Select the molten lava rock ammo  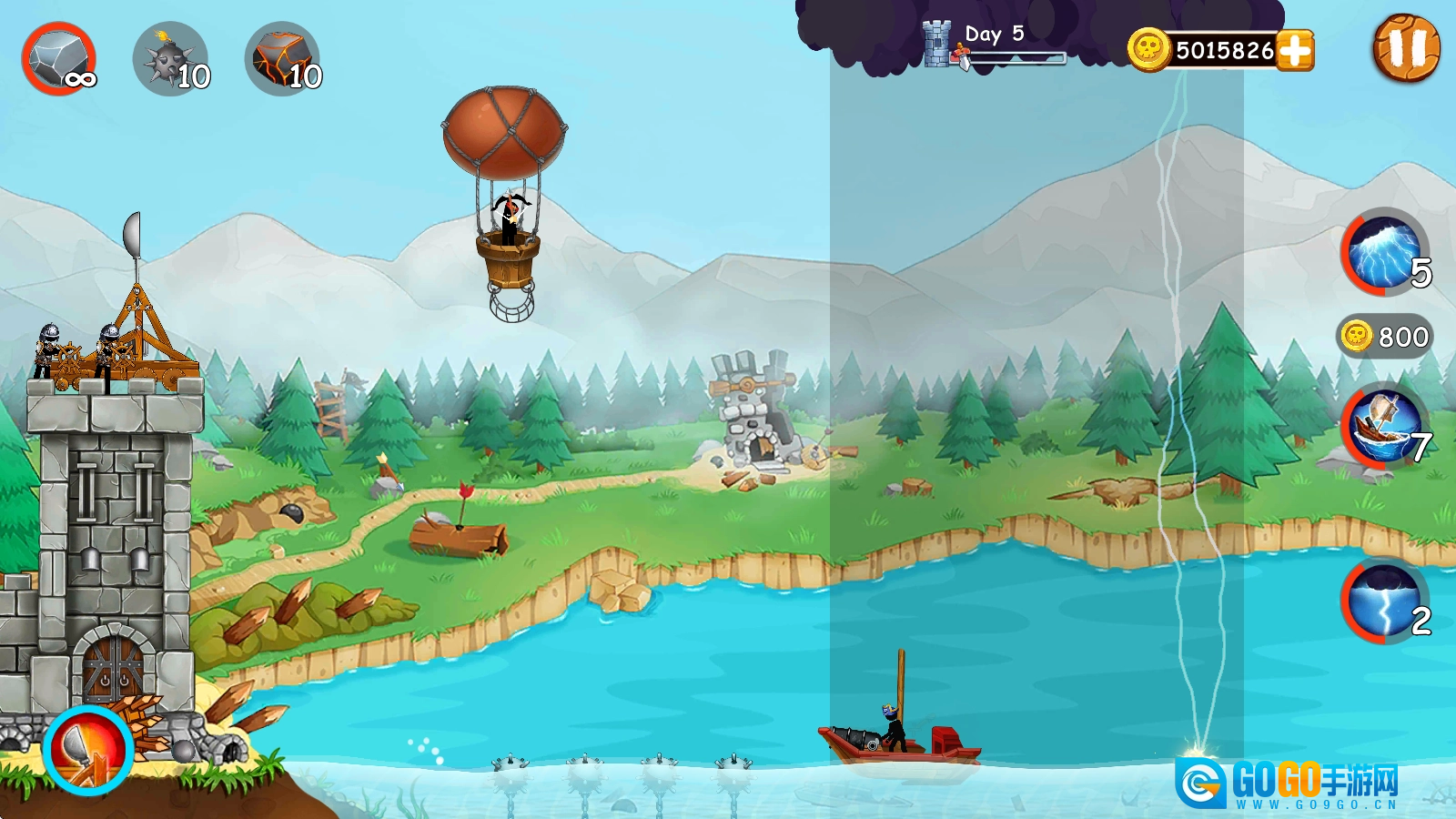[283, 59]
